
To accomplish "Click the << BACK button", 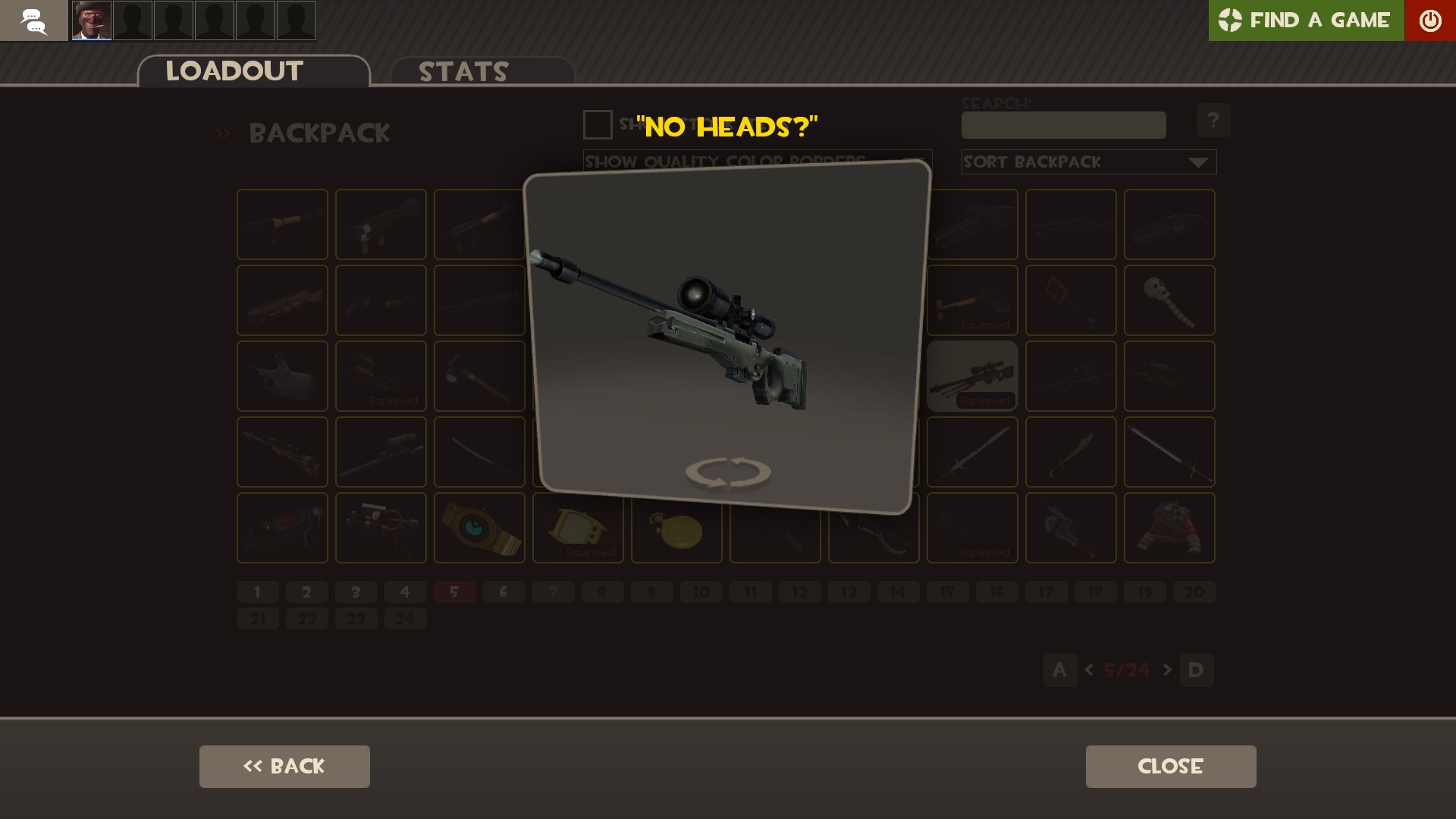I will [284, 766].
